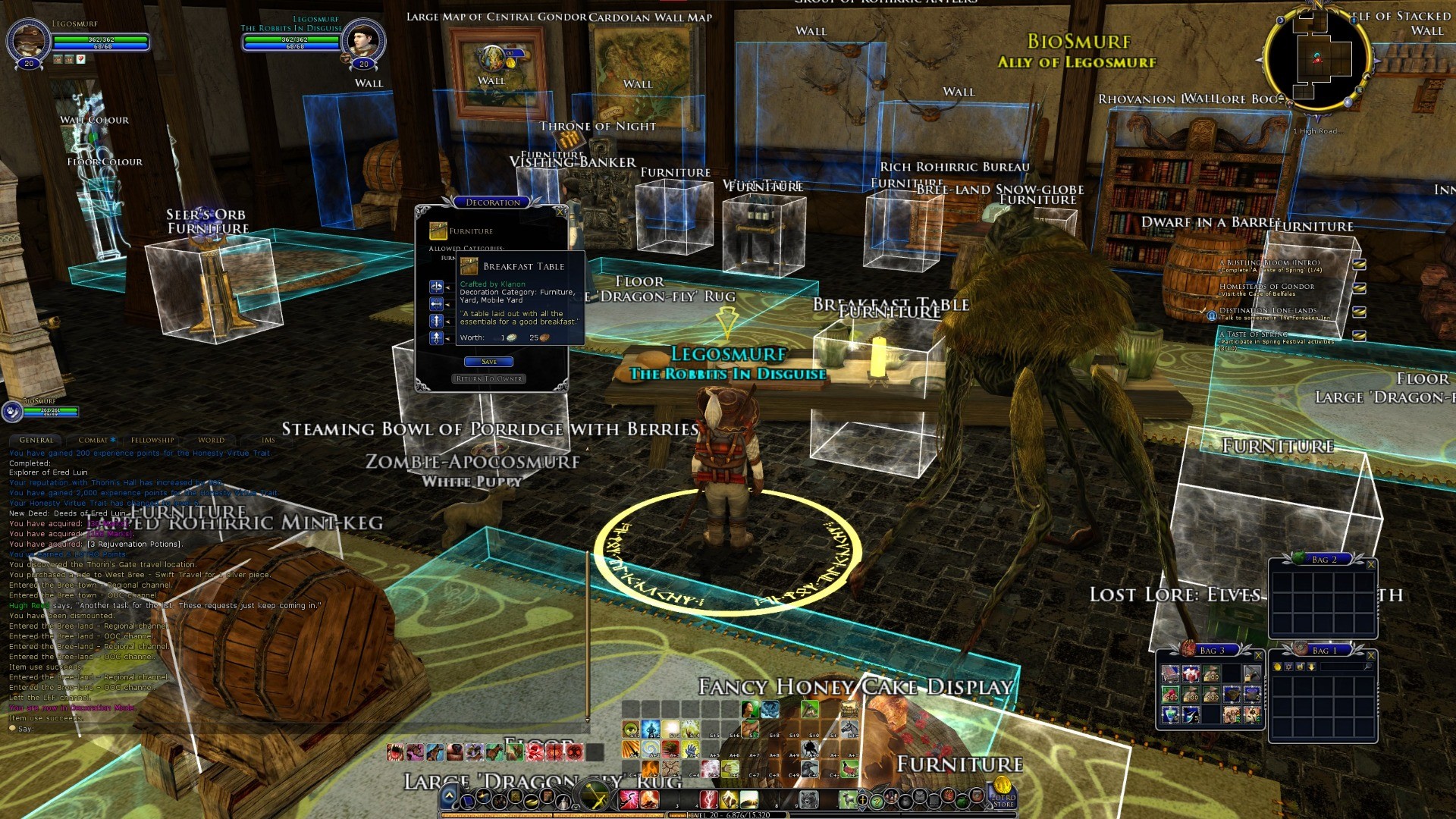Close the Decoration window
Image resolution: width=1456 pixels, height=819 pixels.
(560, 212)
